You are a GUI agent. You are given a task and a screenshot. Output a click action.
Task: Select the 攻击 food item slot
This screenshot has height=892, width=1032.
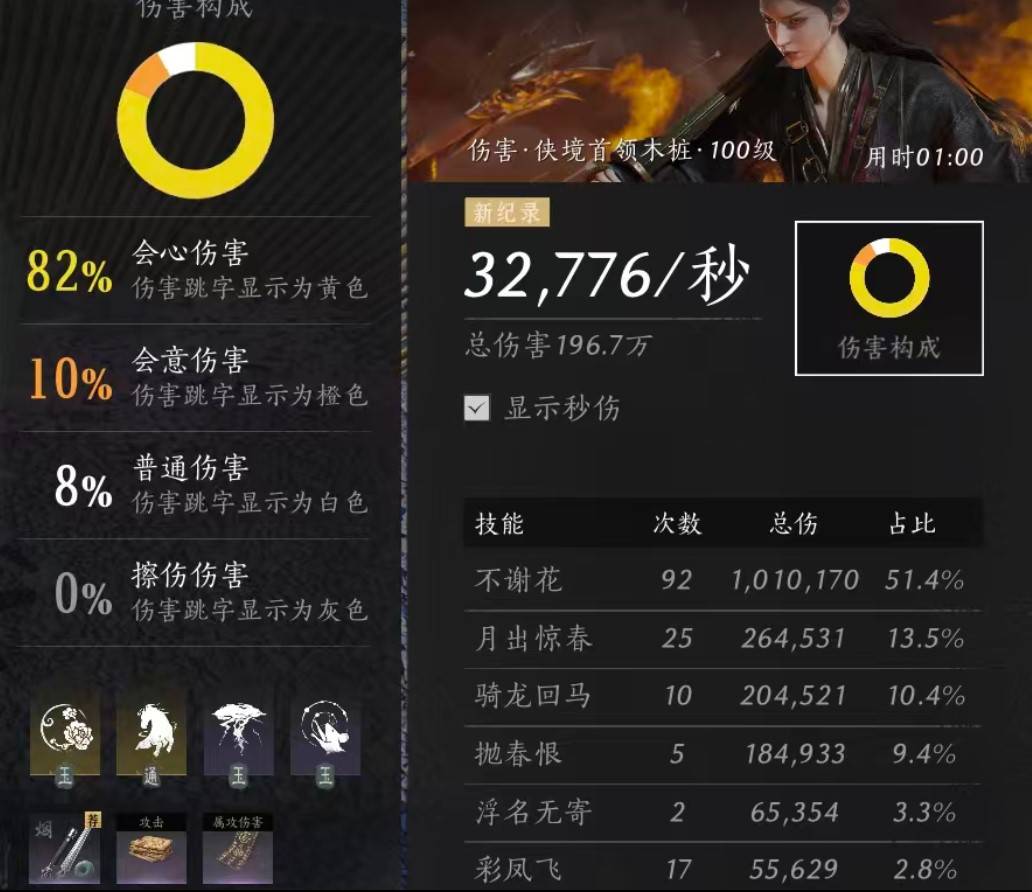click(151, 848)
